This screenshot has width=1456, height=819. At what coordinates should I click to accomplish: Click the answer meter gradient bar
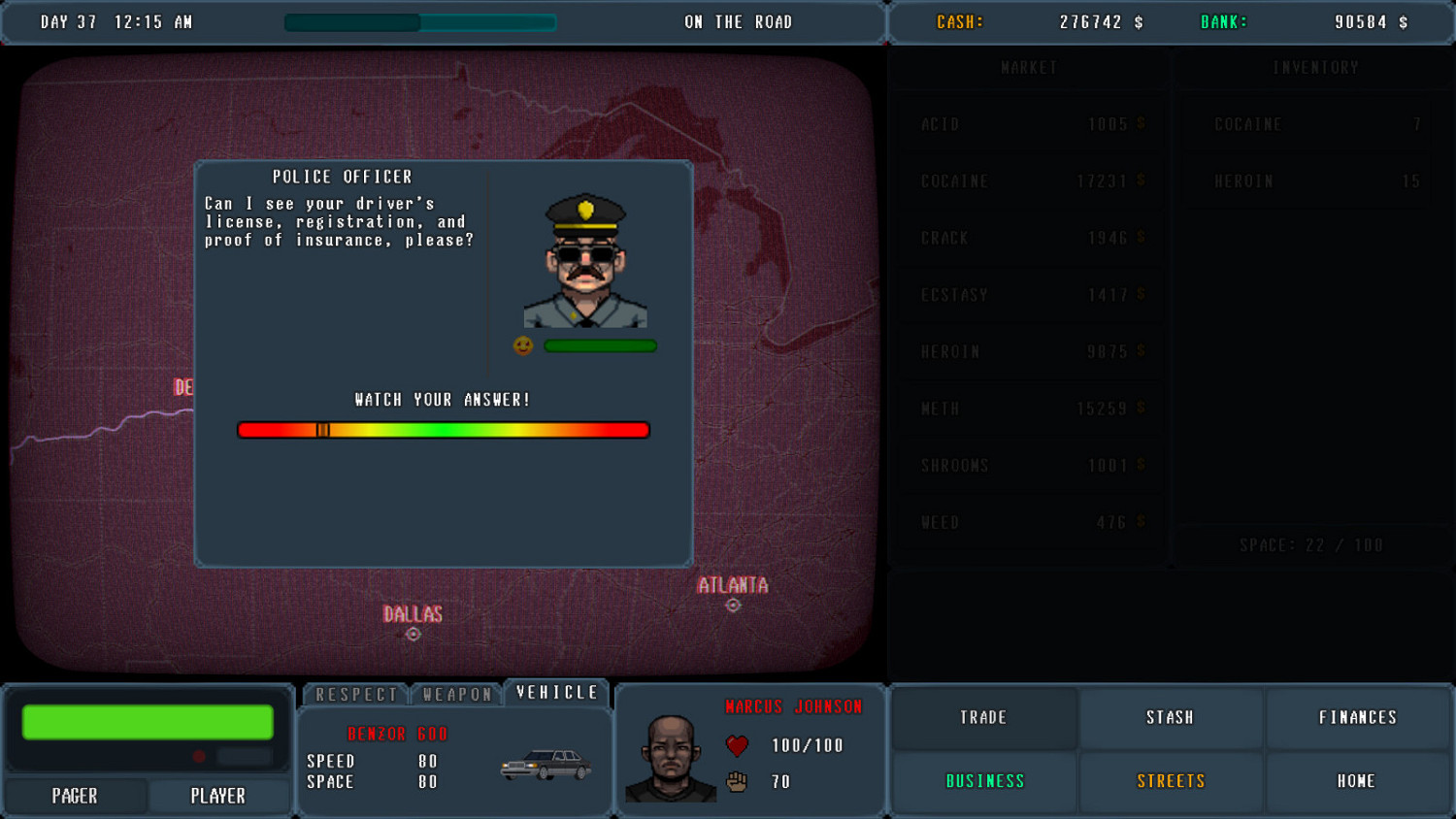click(443, 430)
